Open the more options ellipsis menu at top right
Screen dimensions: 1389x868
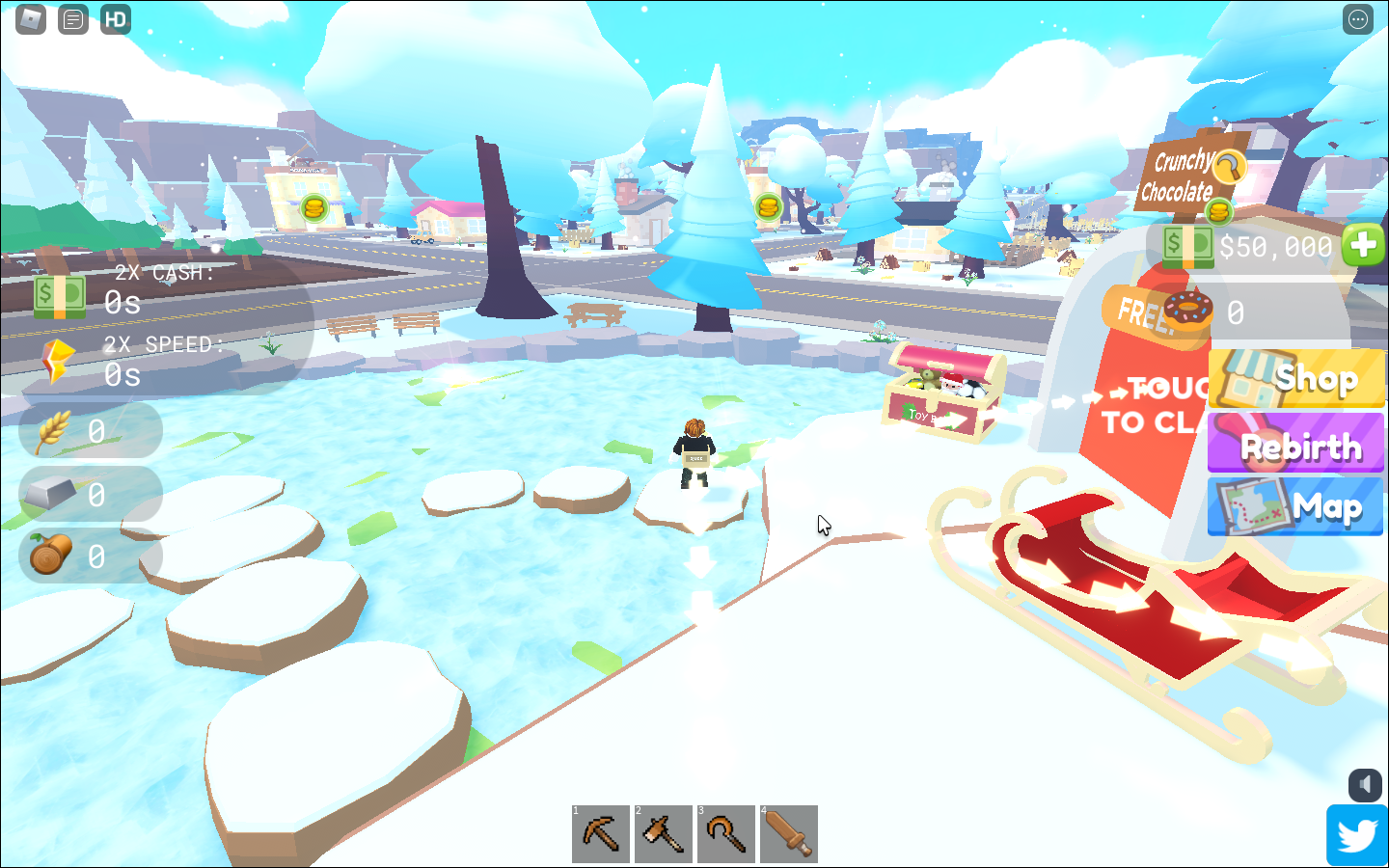click(1358, 18)
